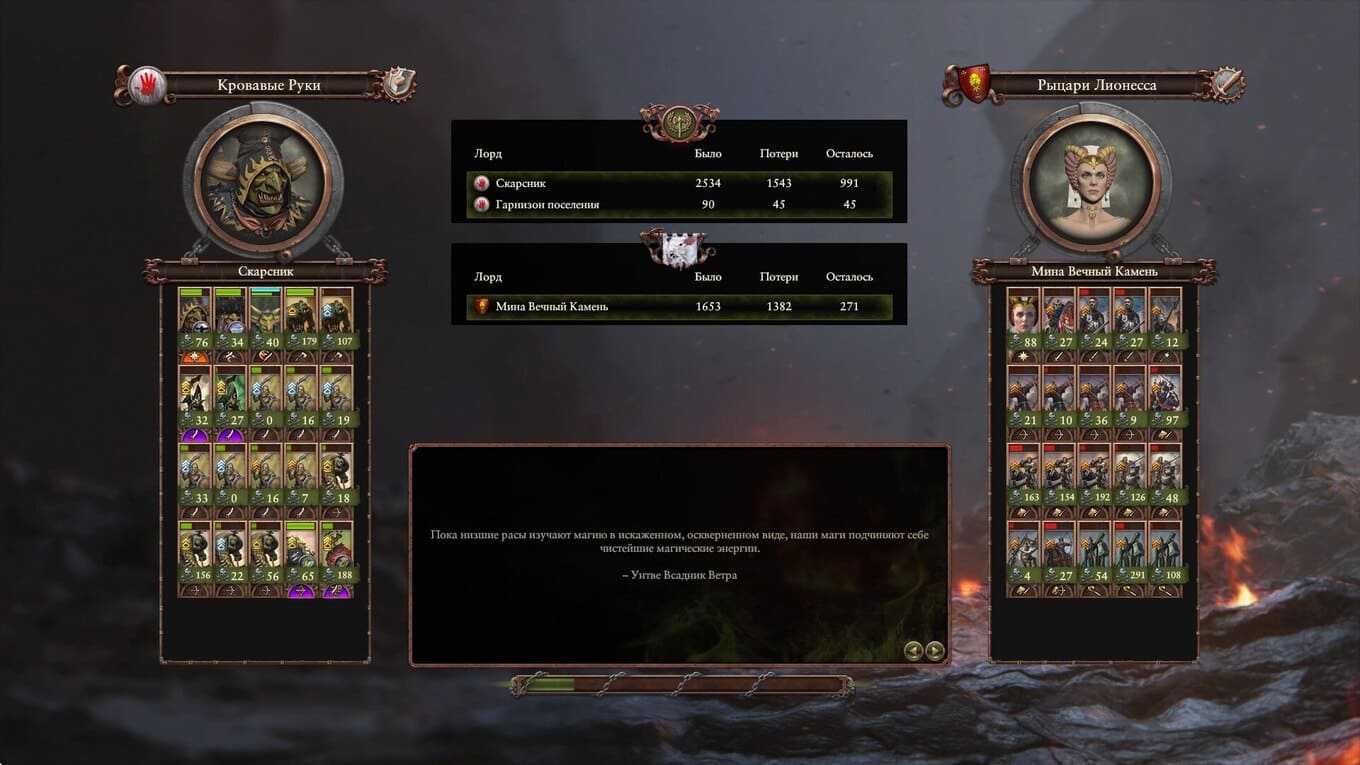This screenshot has width=1360, height=765.
Task: Go back to the previous loading quote
Action: tap(913, 651)
